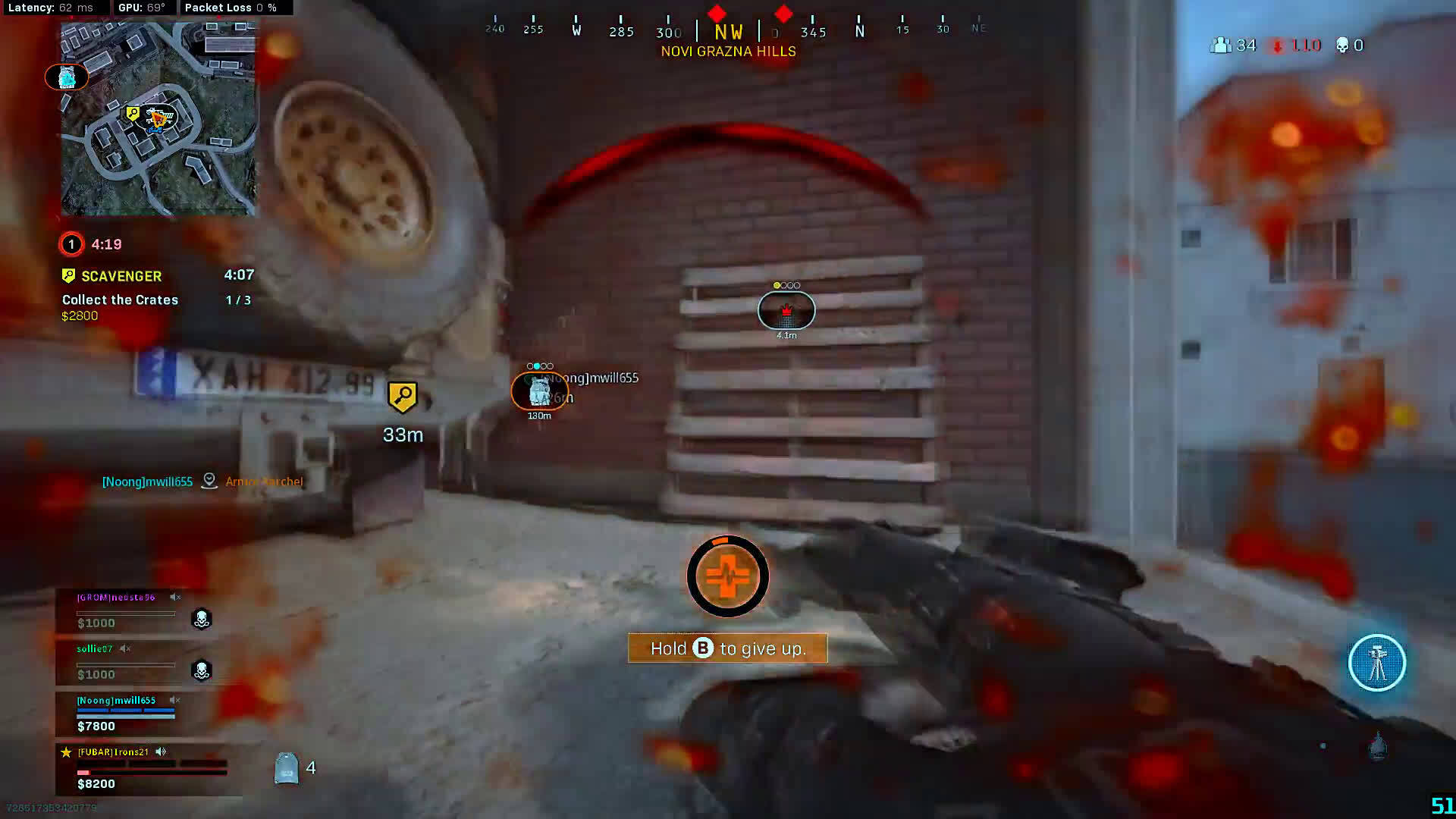Select nedsta96 in the squad list
Image resolution: width=1456 pixels, height=819 pixels.
tap(116, 598)
